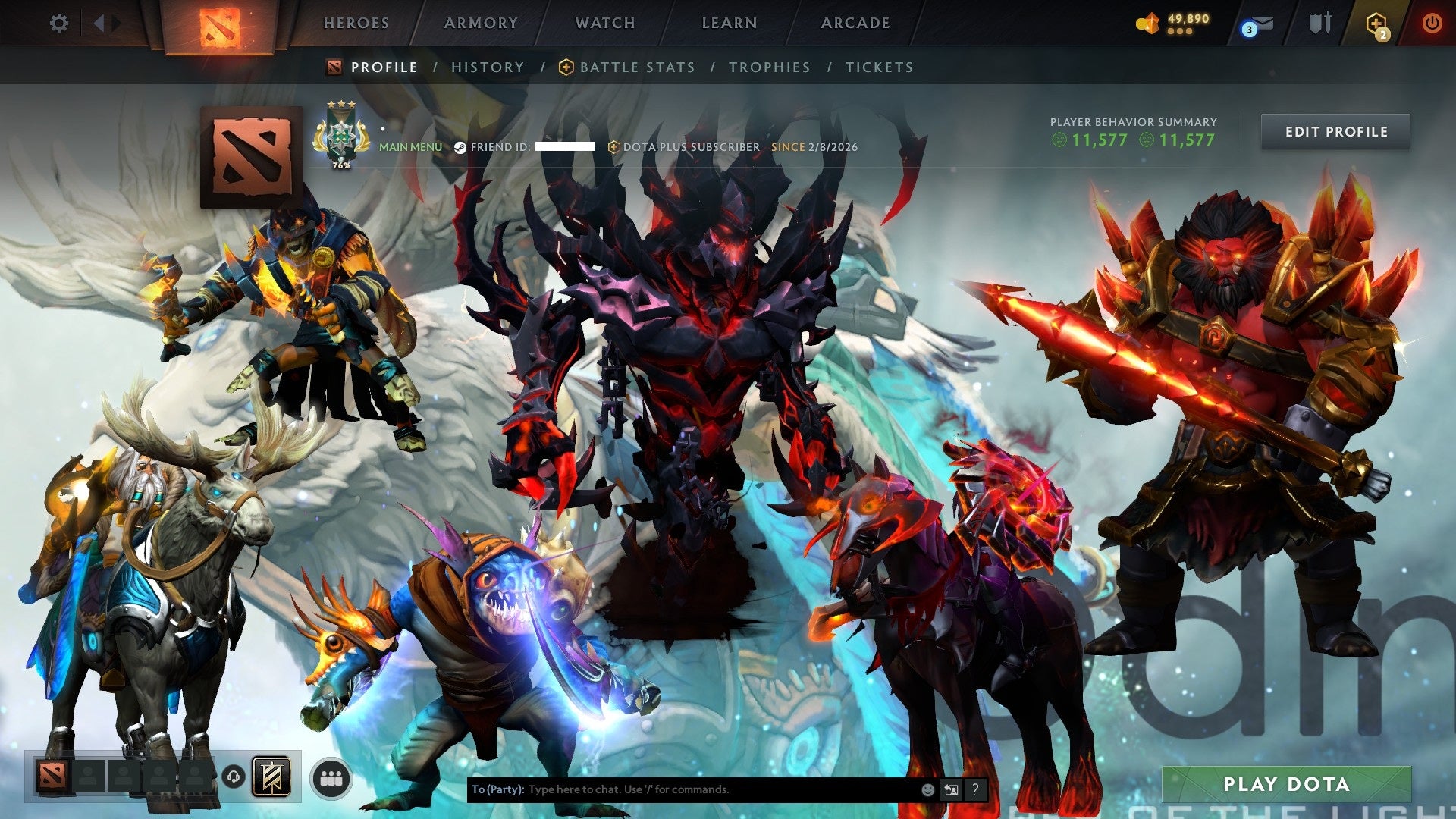Open the ARCADE menu item
This screenshot has height=819, width=1456.
point(854,23)
